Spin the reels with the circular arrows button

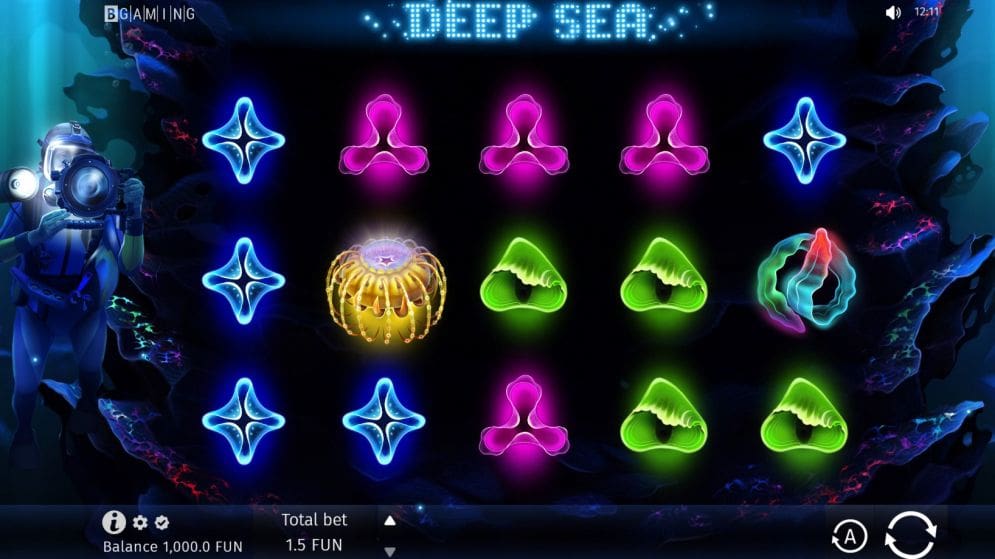click(910, 533)
